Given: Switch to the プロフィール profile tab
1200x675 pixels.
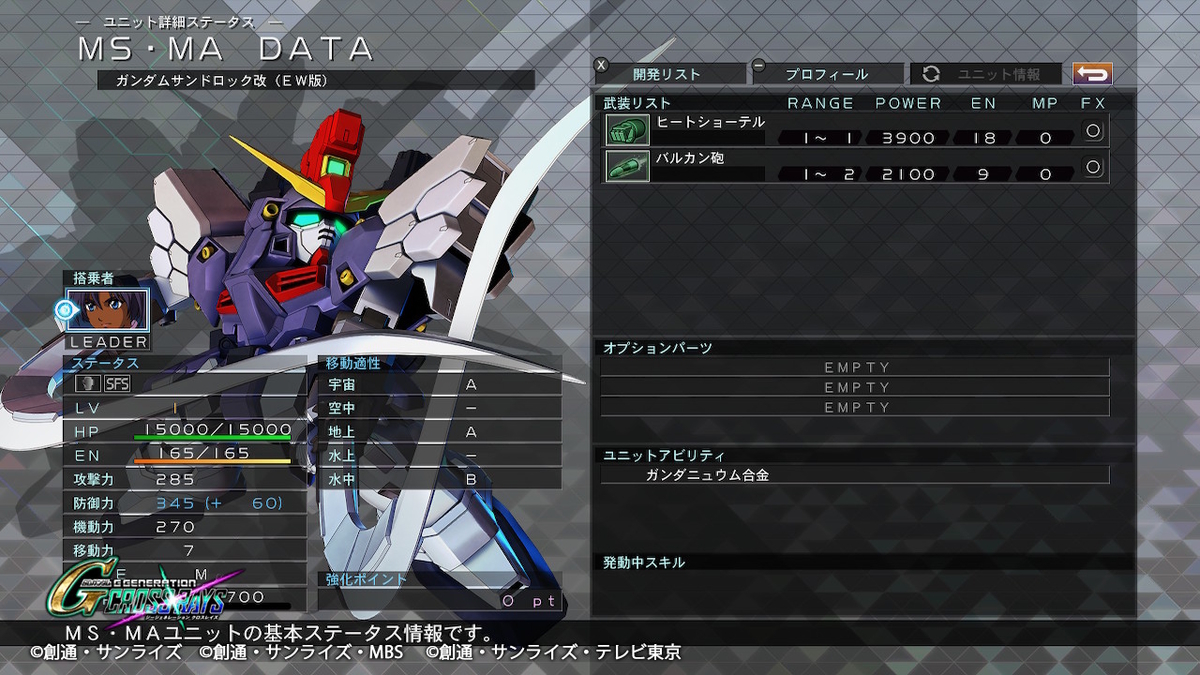Looking at the screenshot, I should (x=826, y=74).
